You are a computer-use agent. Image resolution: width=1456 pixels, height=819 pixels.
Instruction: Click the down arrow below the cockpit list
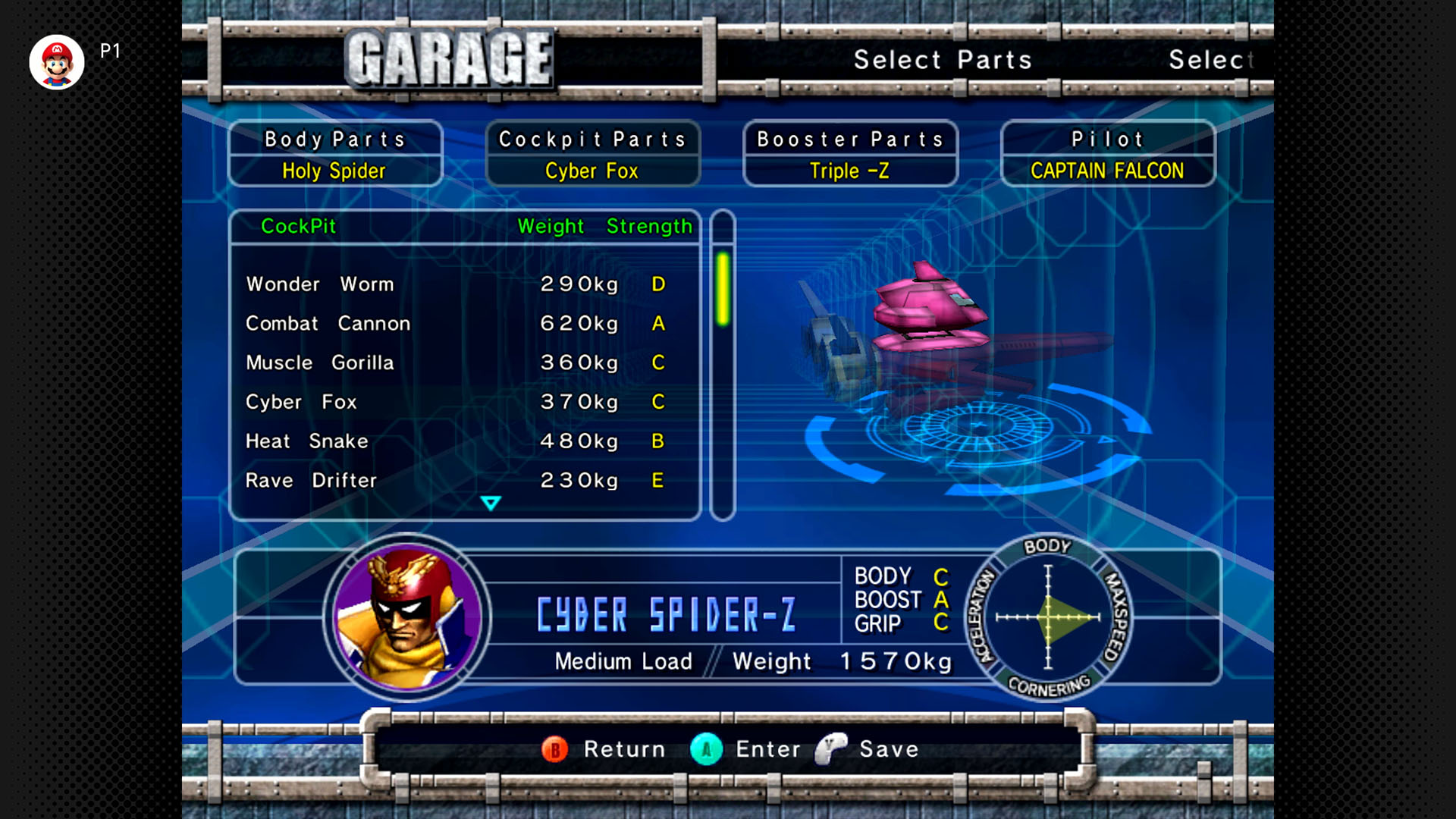click(491, 504)
